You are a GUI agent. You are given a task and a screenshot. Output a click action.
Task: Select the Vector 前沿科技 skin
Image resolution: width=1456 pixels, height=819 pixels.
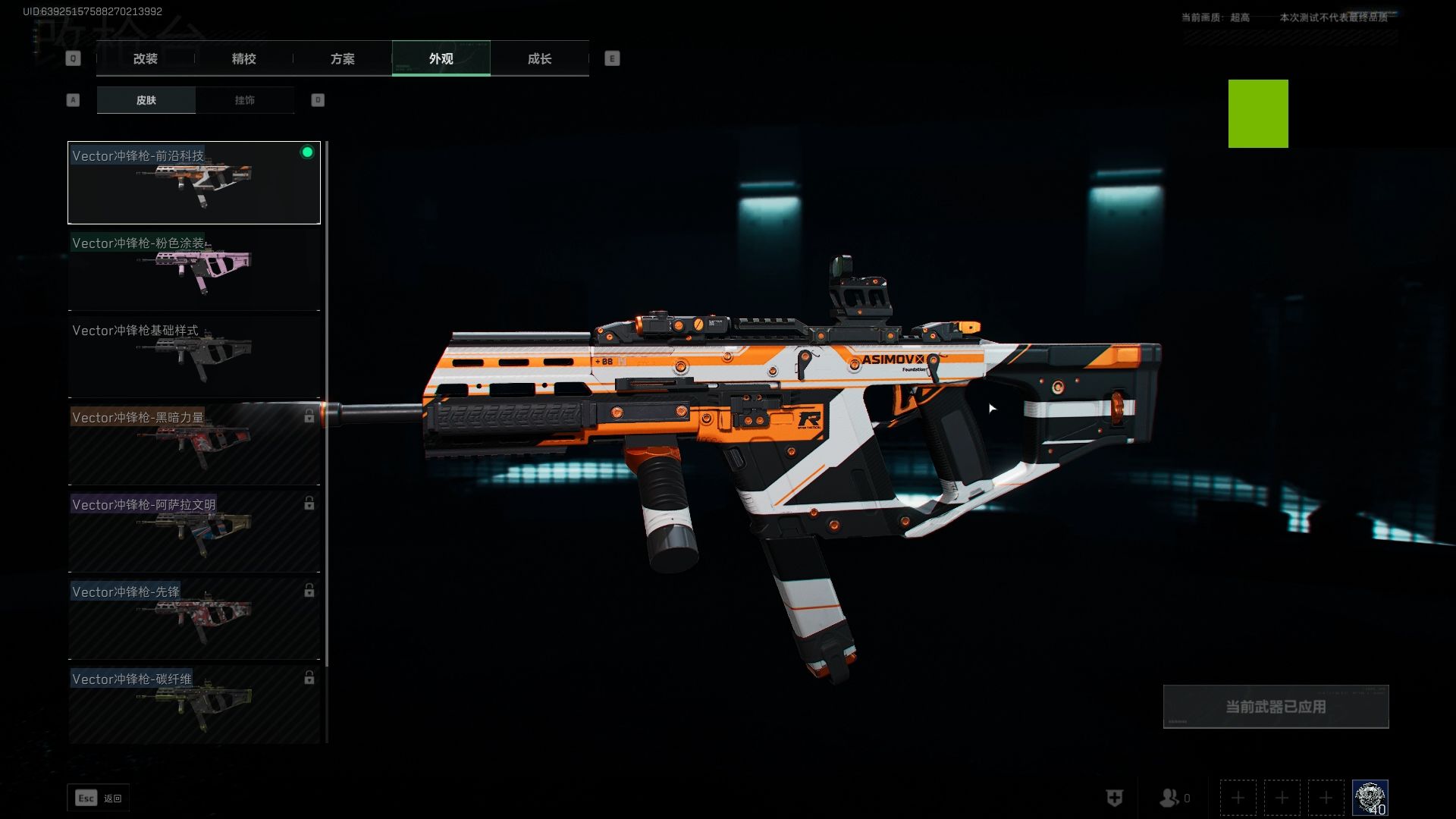[194, 183]
